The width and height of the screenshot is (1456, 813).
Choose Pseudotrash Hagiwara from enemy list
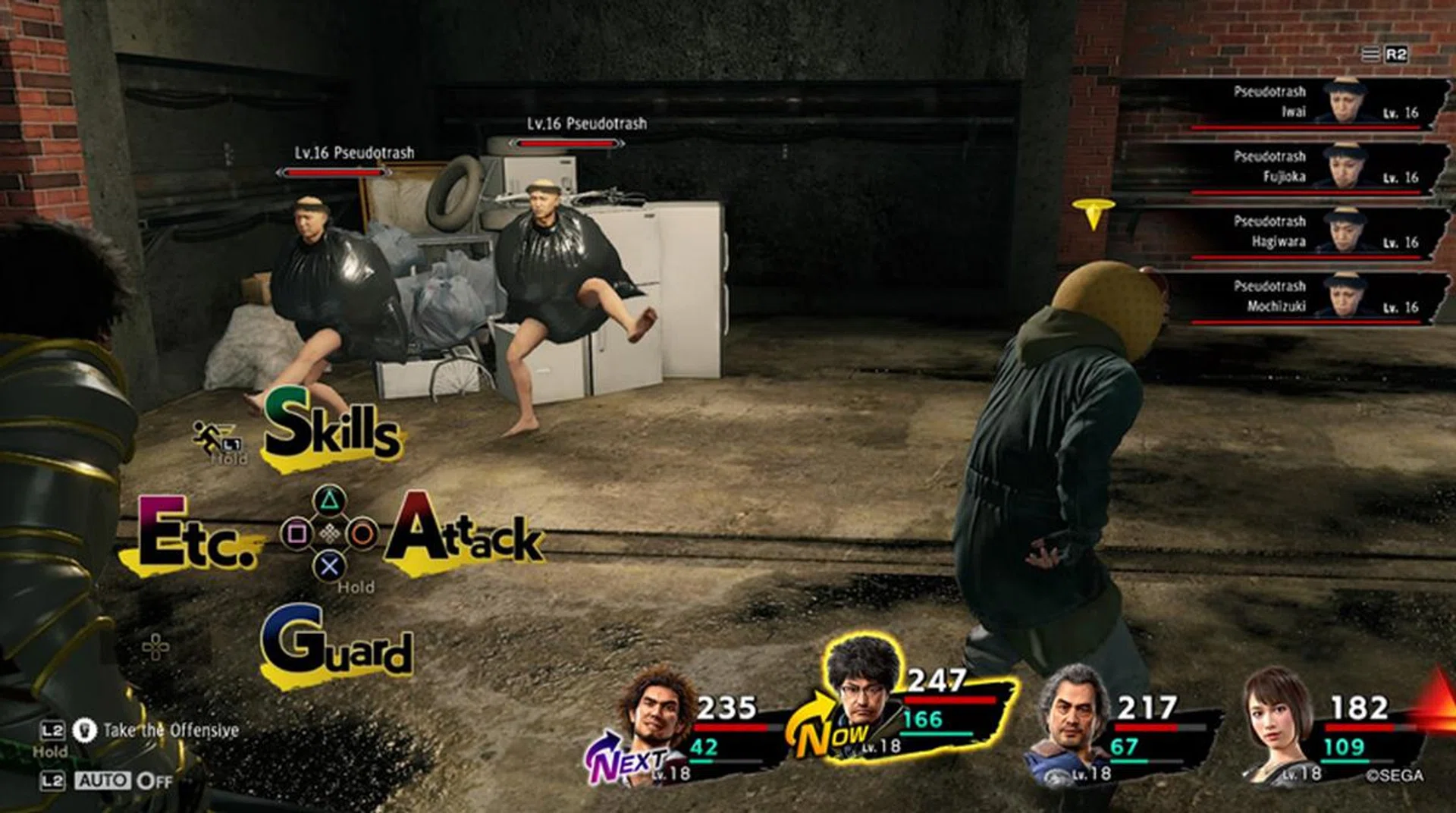(1283, 233)
